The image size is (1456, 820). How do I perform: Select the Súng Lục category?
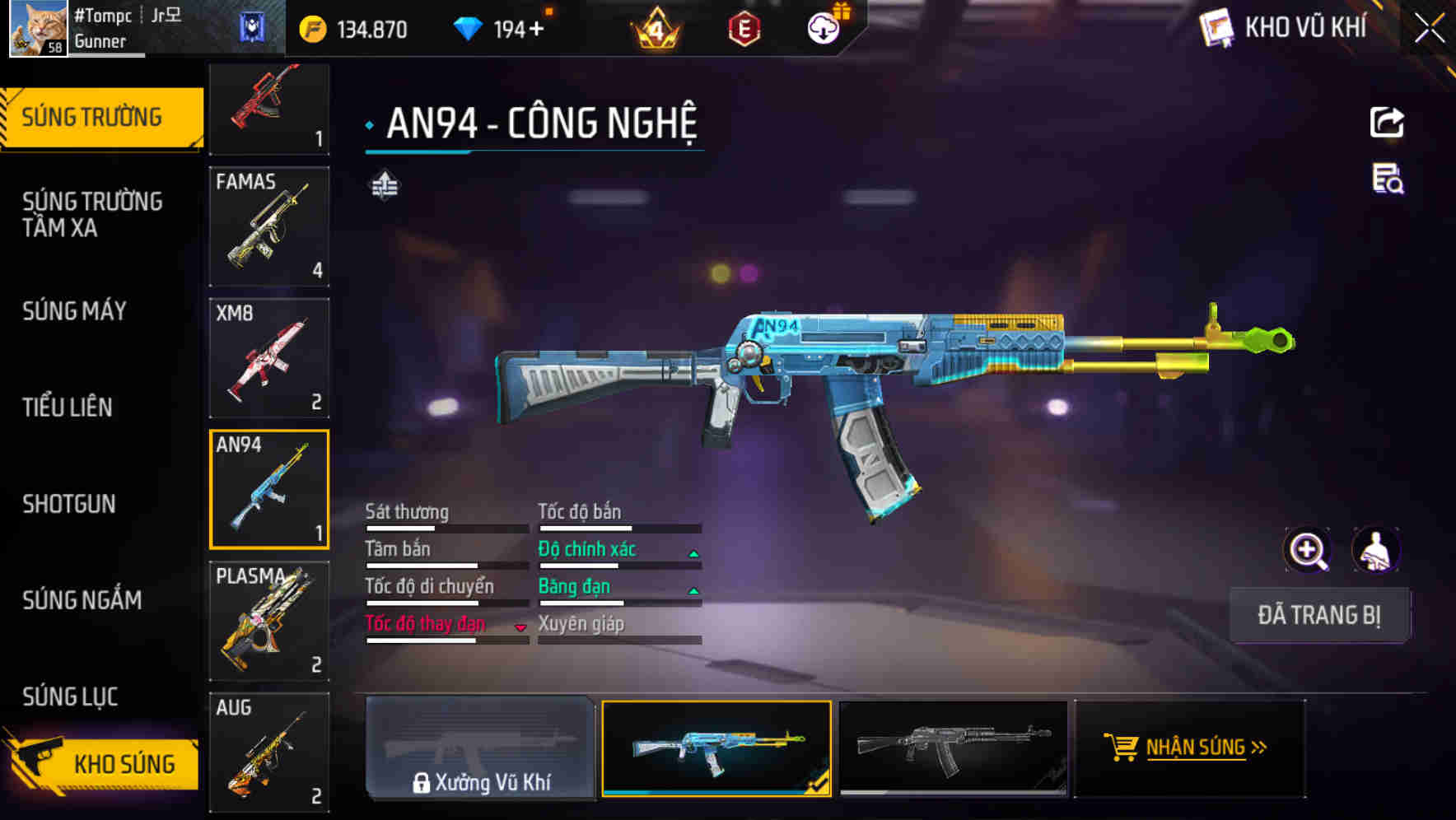[71, 697]
